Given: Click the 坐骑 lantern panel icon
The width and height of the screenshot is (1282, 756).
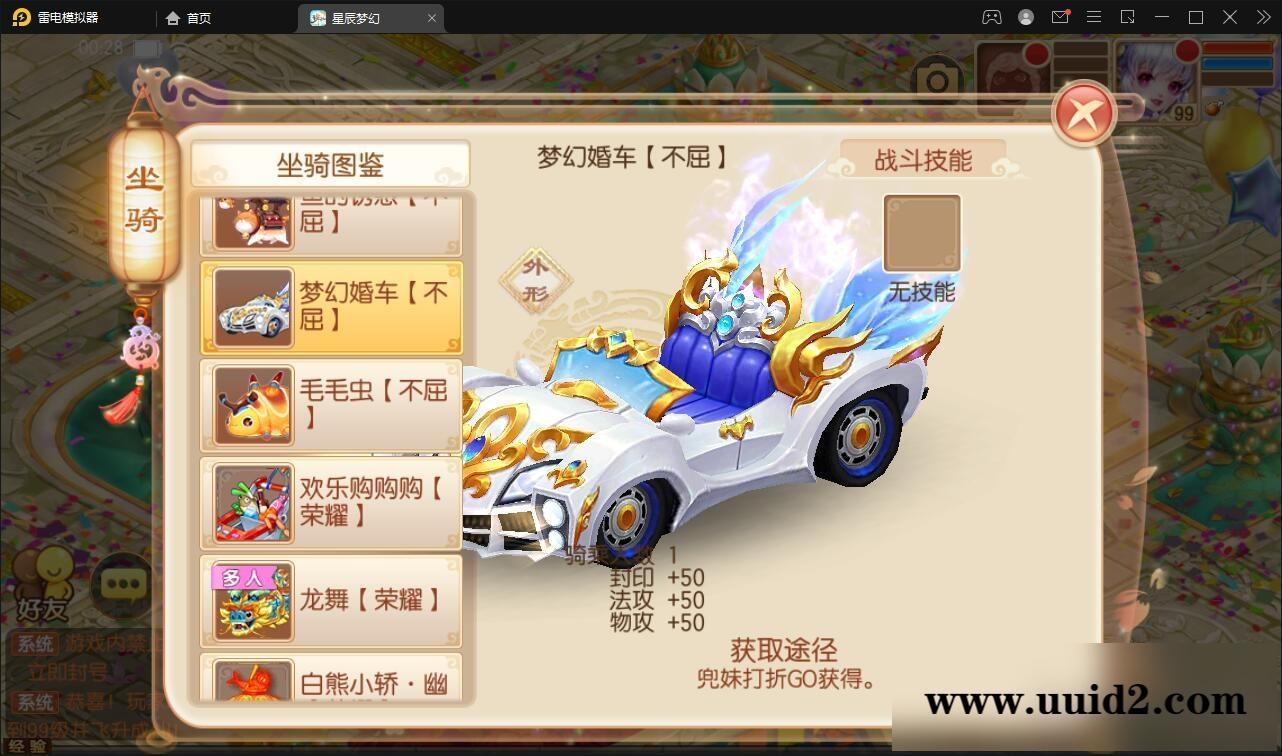Looking at the screenshot, I should [x=143, y=200].
